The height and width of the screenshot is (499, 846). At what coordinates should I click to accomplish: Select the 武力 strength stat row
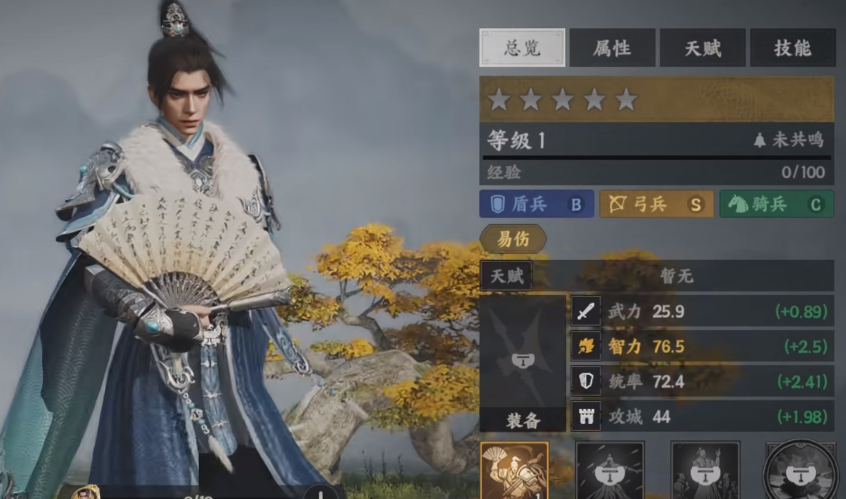click(702, 311)
